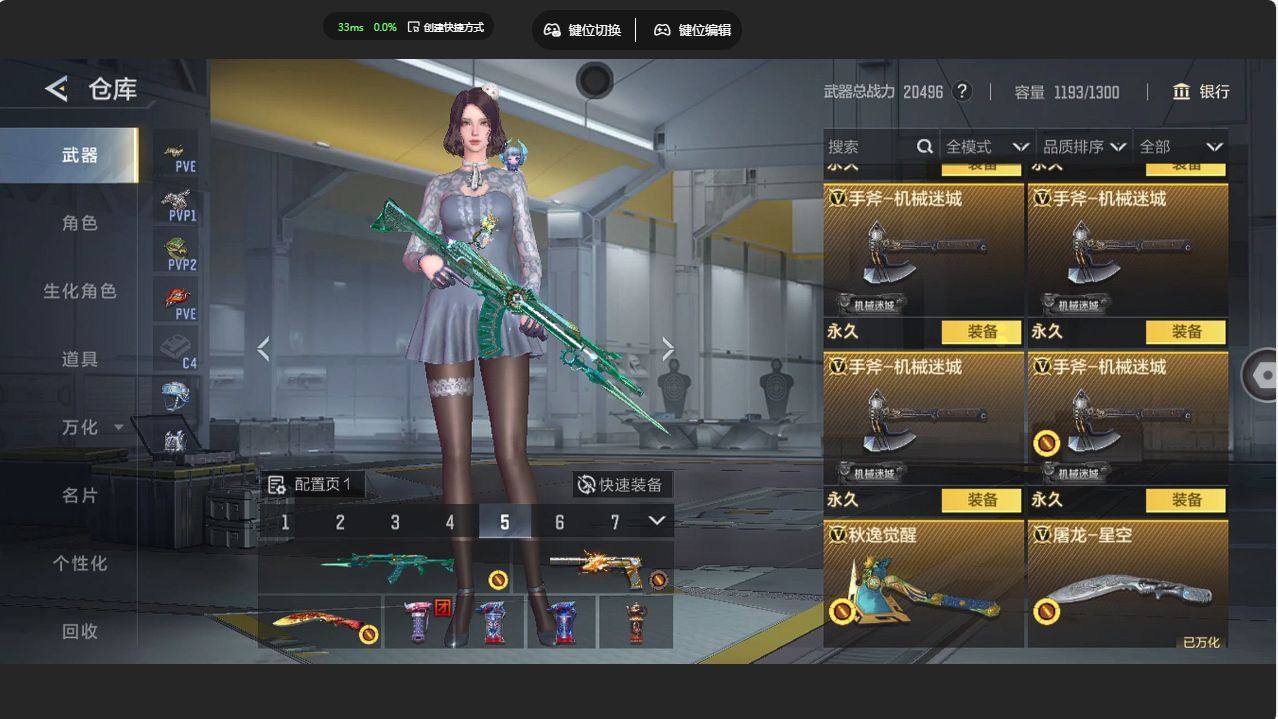1278x719 pixels.
Task: Switch to the 角色 category tab
Action: [x=80, y=223]
